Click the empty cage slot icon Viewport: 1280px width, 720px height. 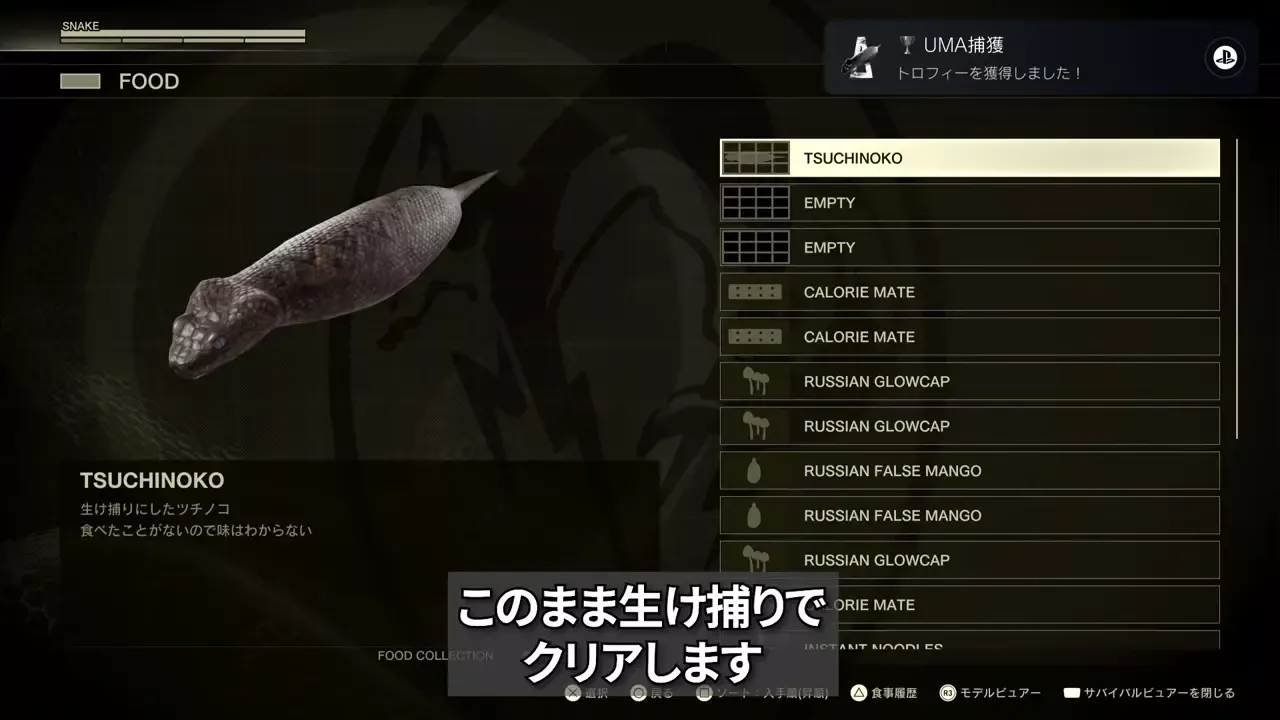(x=756, y=202)
